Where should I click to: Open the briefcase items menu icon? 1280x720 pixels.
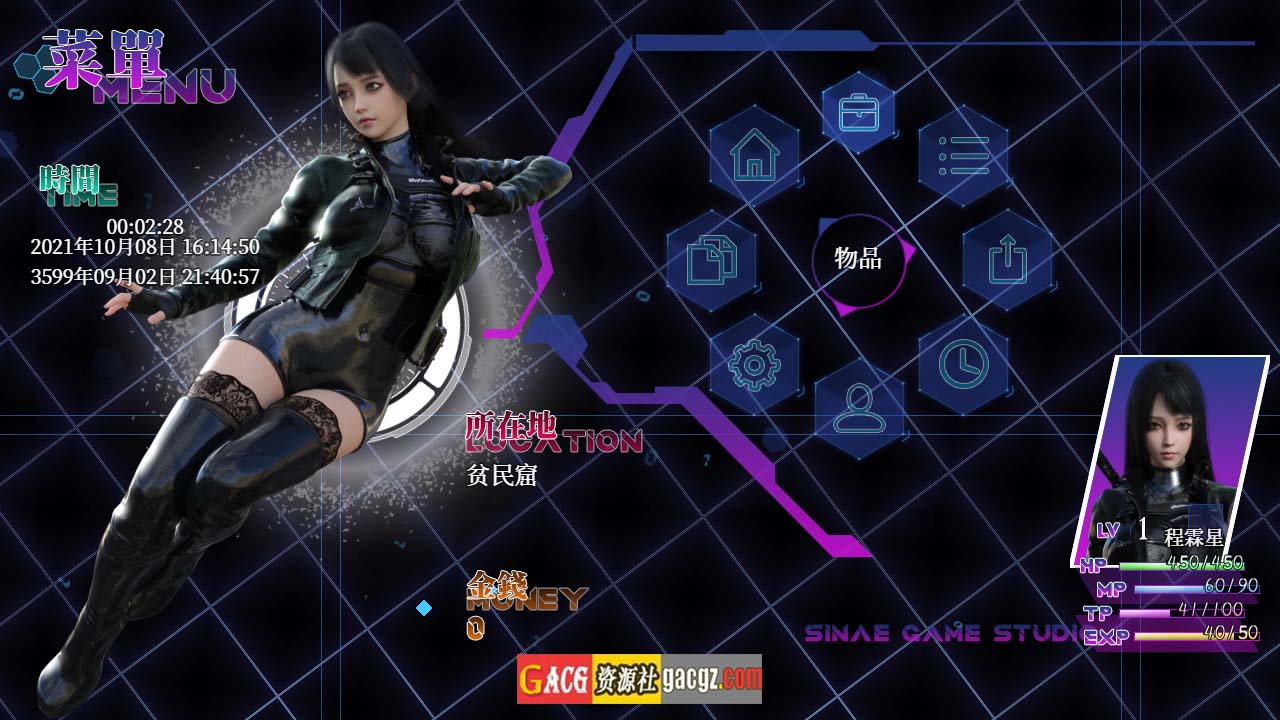858,112
